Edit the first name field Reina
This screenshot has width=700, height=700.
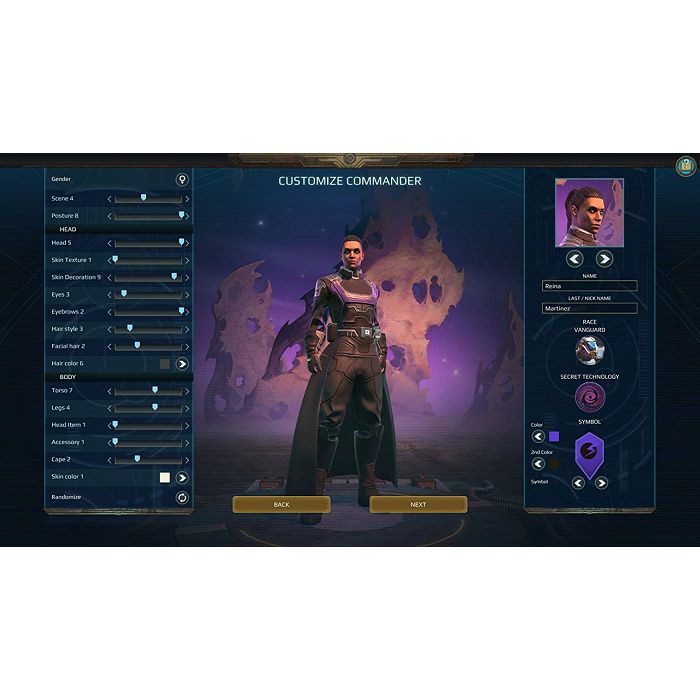tap(589, 286)
